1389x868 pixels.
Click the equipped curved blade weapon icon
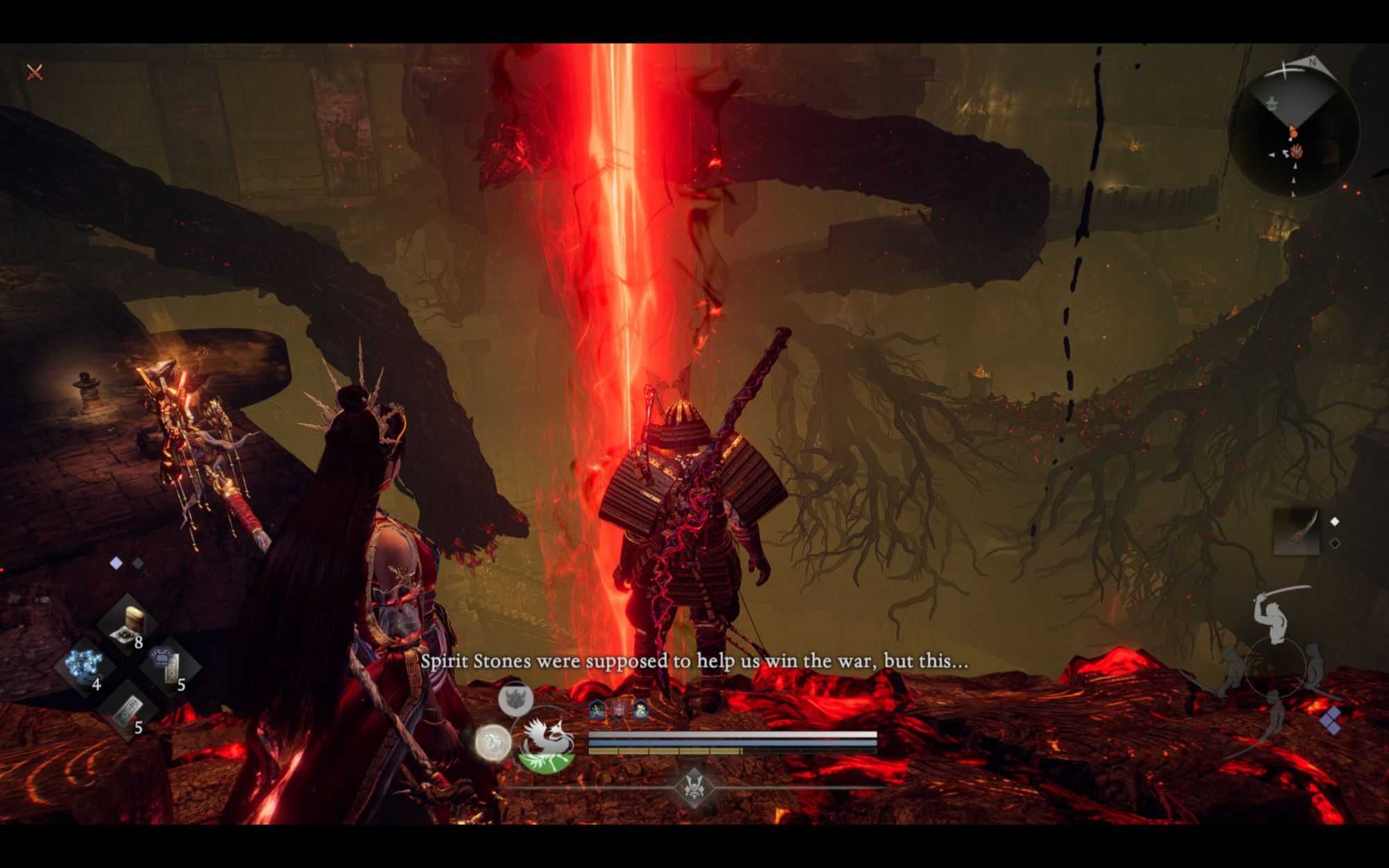(1296, 532)
